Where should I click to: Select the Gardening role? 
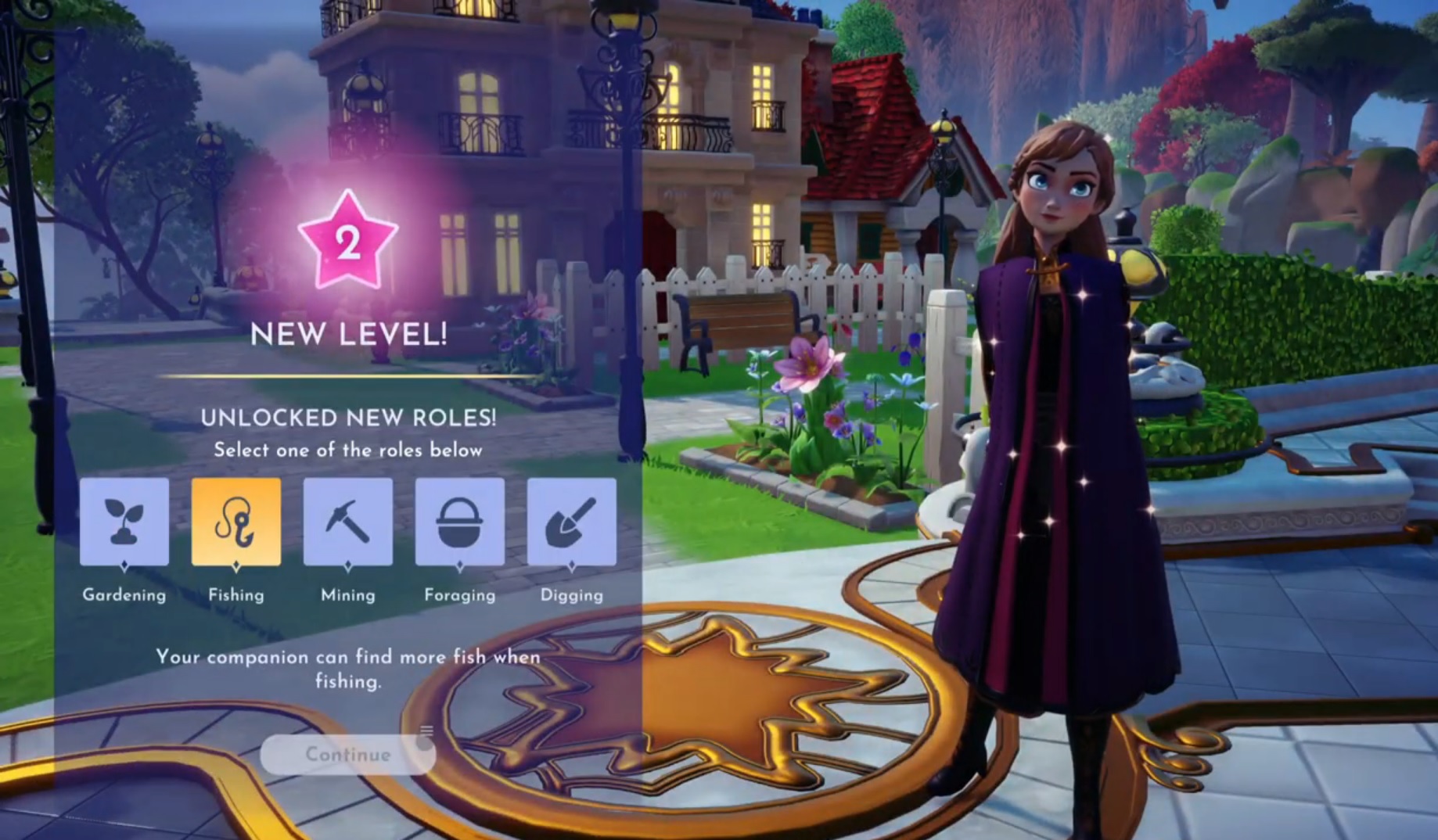(x=124, y=522)
